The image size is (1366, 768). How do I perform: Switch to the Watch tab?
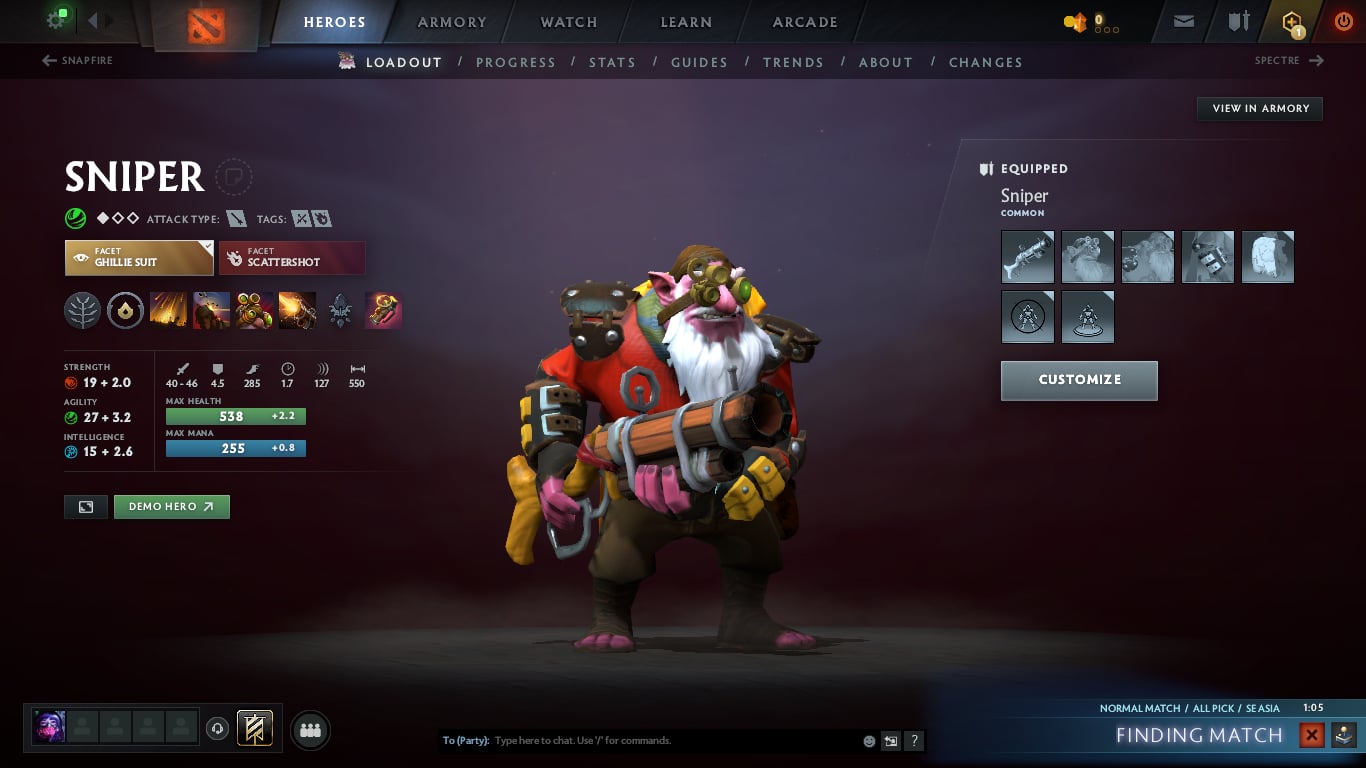568,22
